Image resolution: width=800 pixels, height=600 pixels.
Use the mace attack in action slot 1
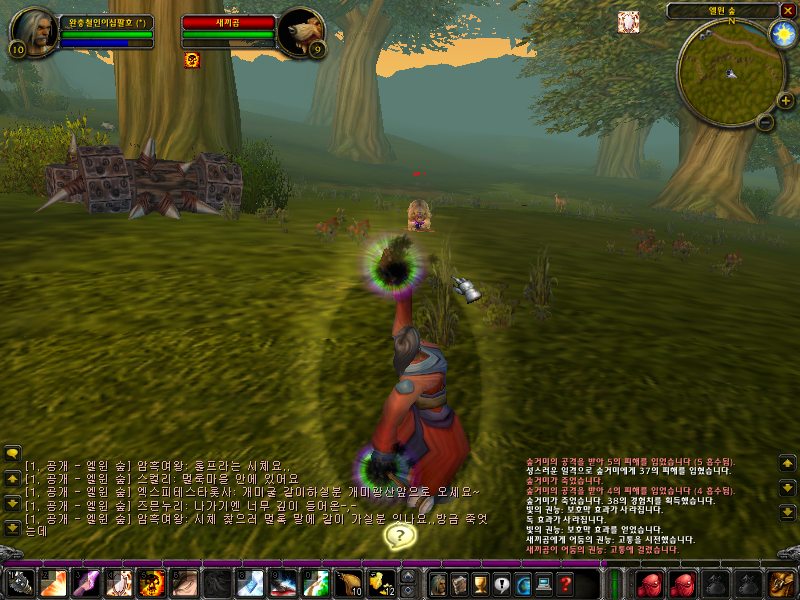[22, 582]
